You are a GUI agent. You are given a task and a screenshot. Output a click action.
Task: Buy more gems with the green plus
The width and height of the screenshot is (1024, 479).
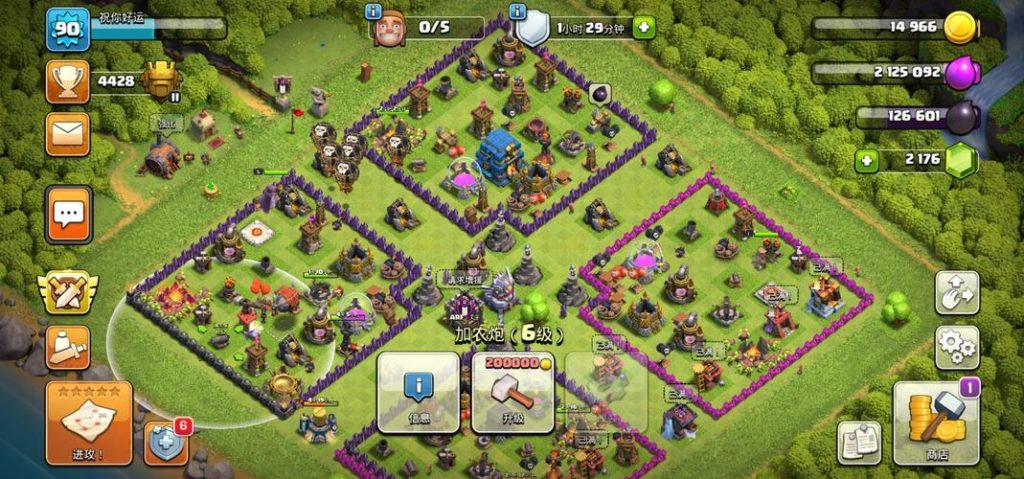point(866,160)
